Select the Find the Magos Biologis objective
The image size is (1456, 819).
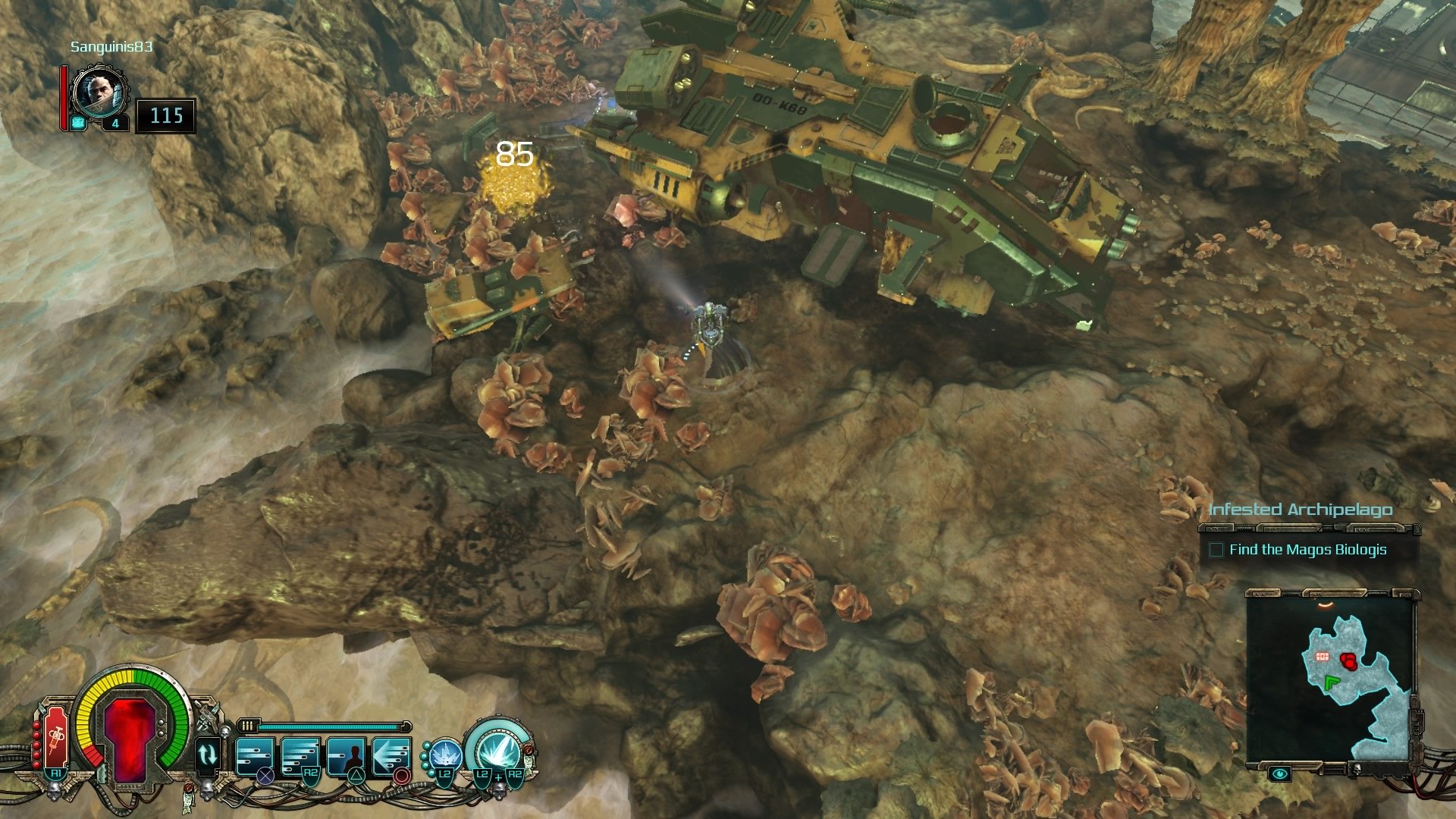(1307, 550)
